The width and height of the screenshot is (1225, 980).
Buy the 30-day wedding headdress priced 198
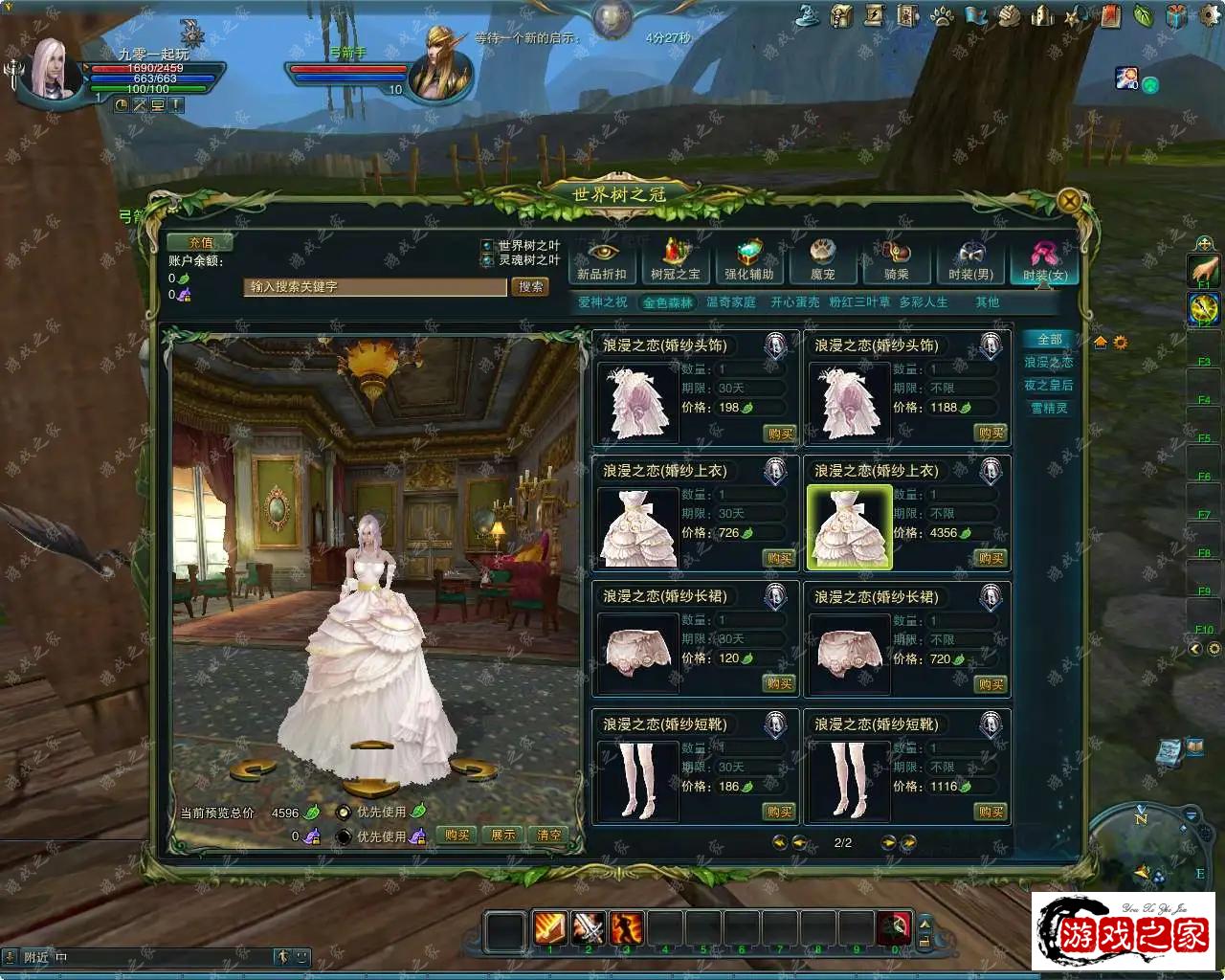coord(780,434)
